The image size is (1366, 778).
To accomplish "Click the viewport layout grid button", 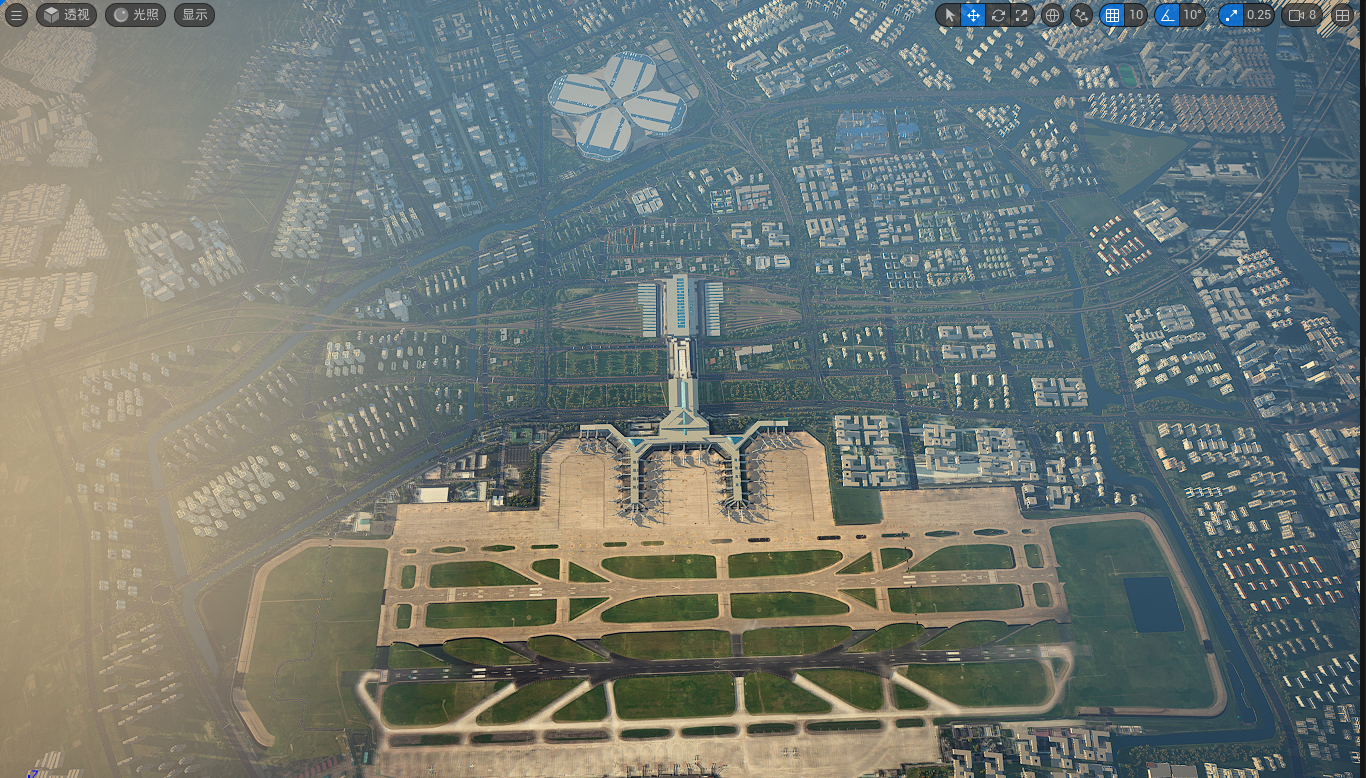I will 1343,15.
